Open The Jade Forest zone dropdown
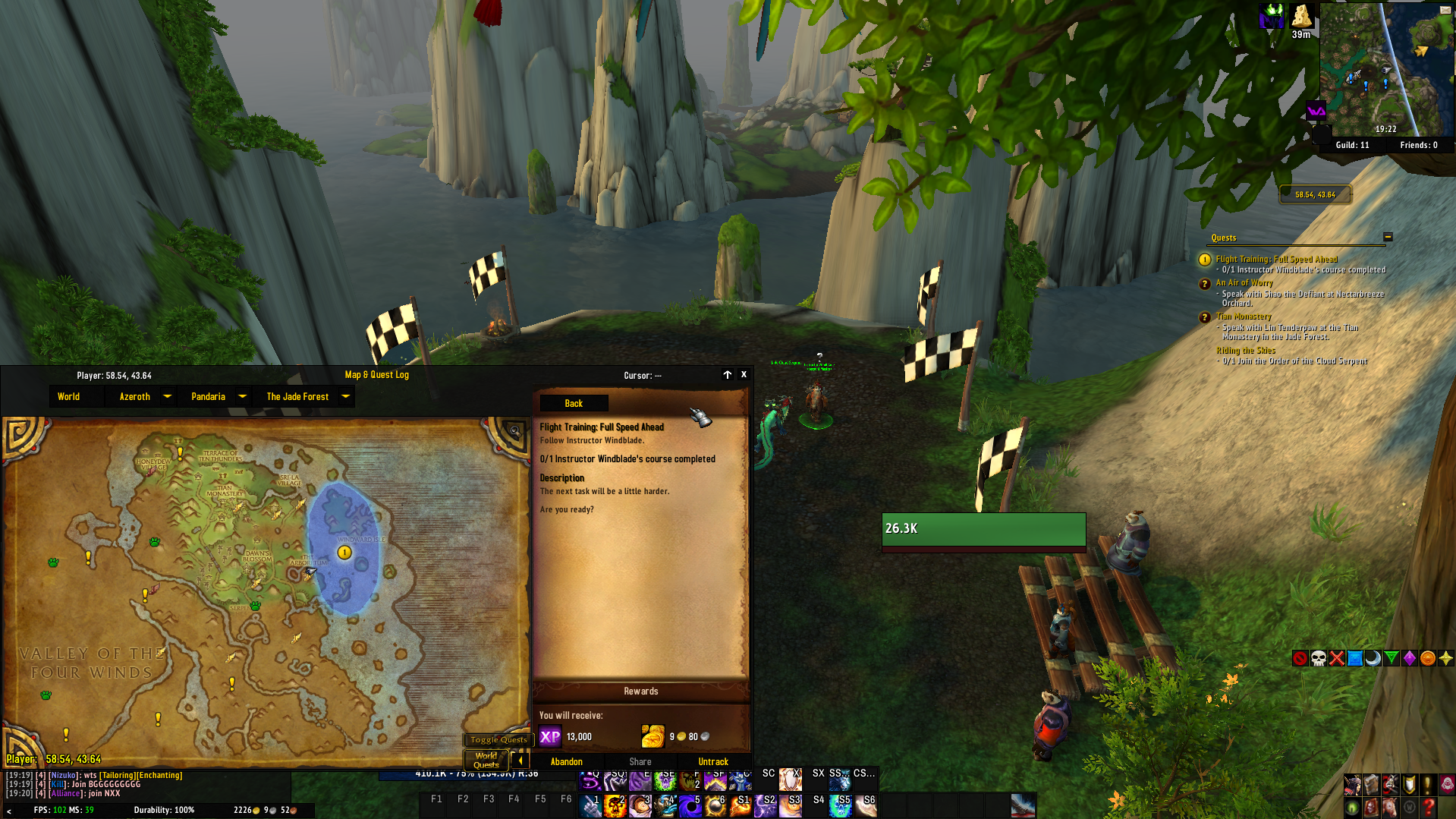The height and width of the screenshot is (819, 1456). click(345, 396)
